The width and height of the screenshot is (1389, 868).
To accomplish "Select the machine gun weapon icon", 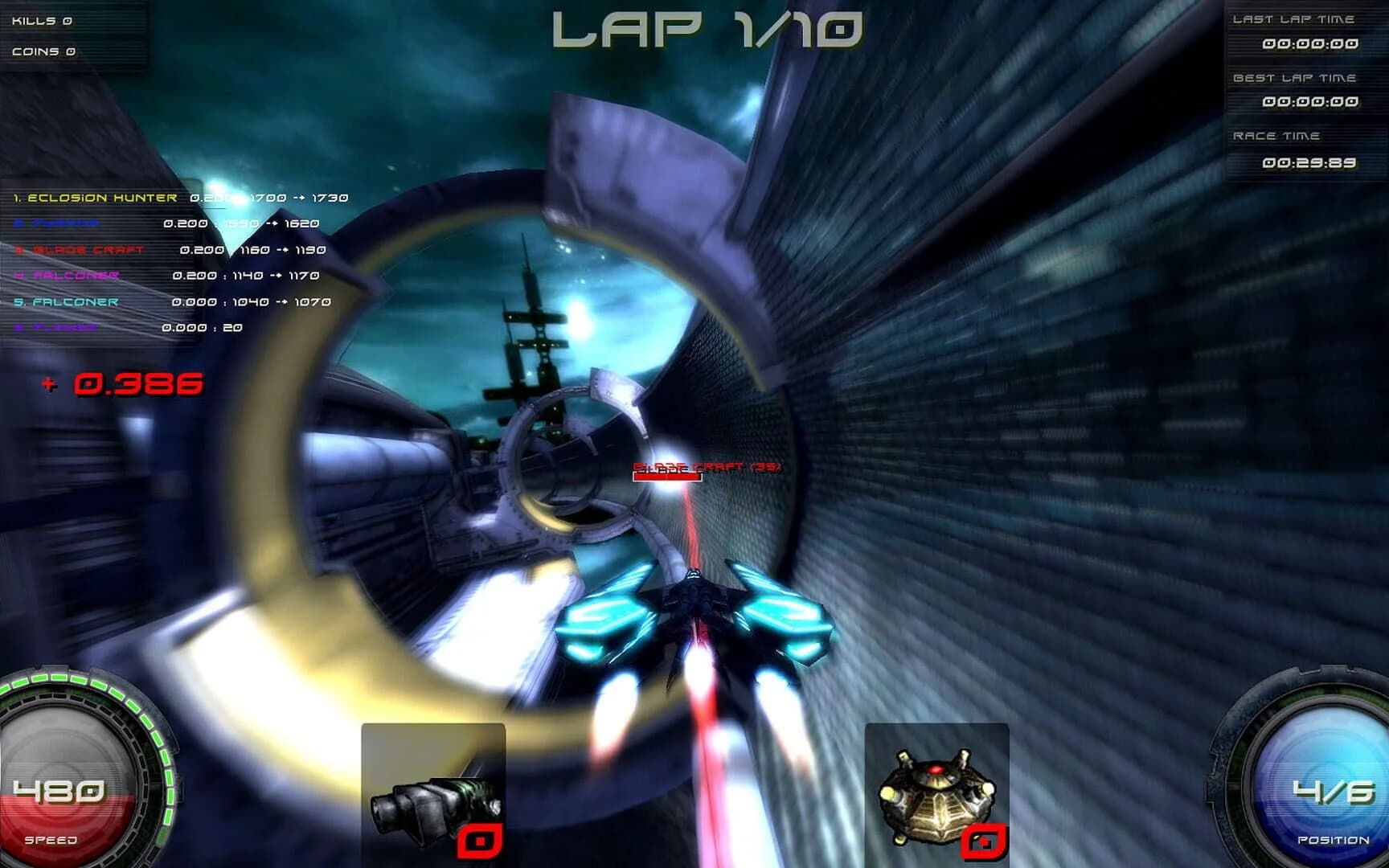I will pos(434,792).
